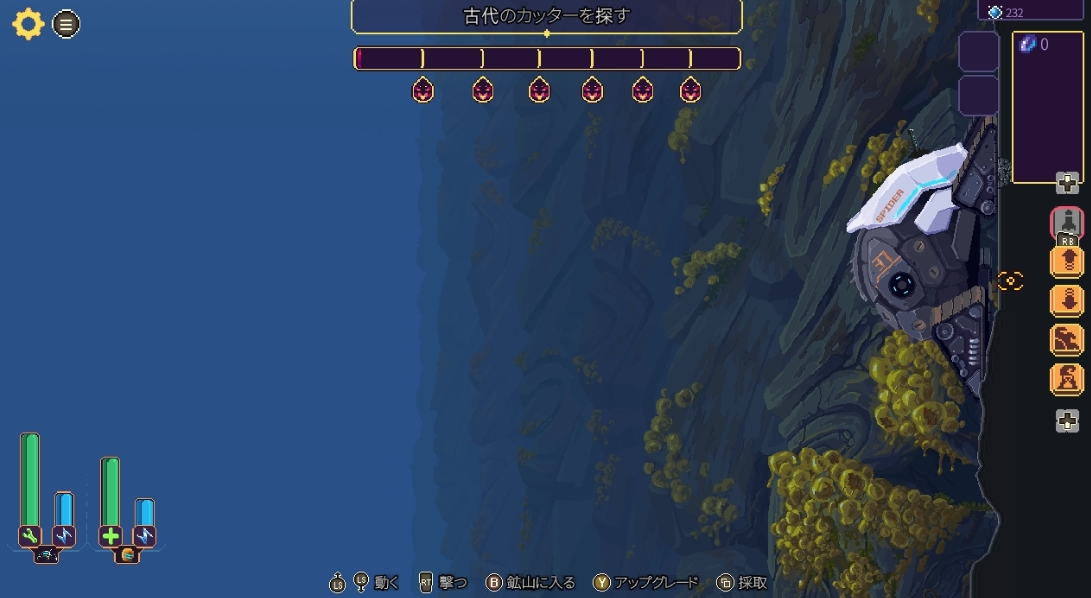
Task: Select the highlighted grey ability icon
Action: [1067, 222]
